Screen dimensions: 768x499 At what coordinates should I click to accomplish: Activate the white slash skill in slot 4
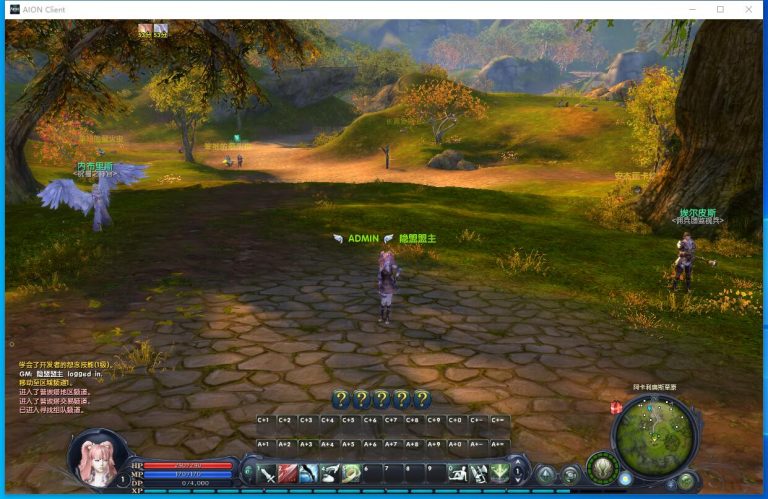330,473
